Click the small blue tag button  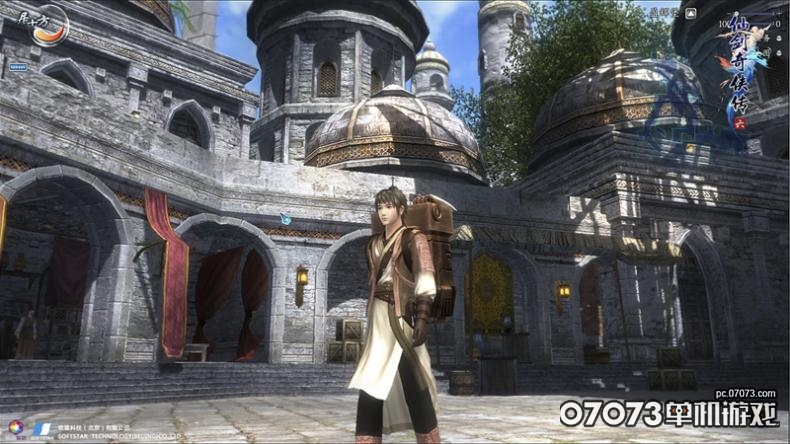17,67
